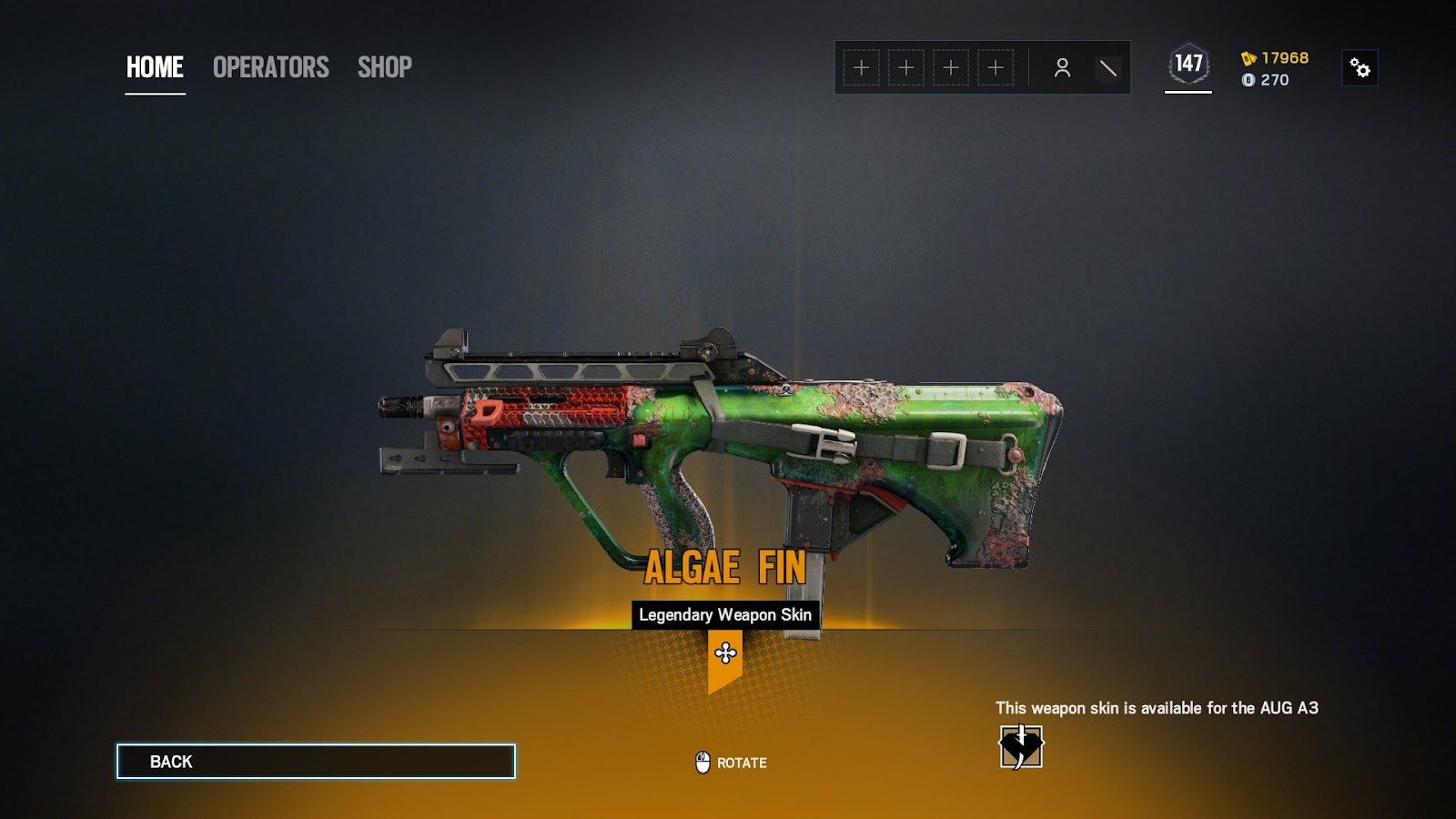Click the mouse Rotate icon at bottom
The image size is (1456, 819).
[701, 762]
